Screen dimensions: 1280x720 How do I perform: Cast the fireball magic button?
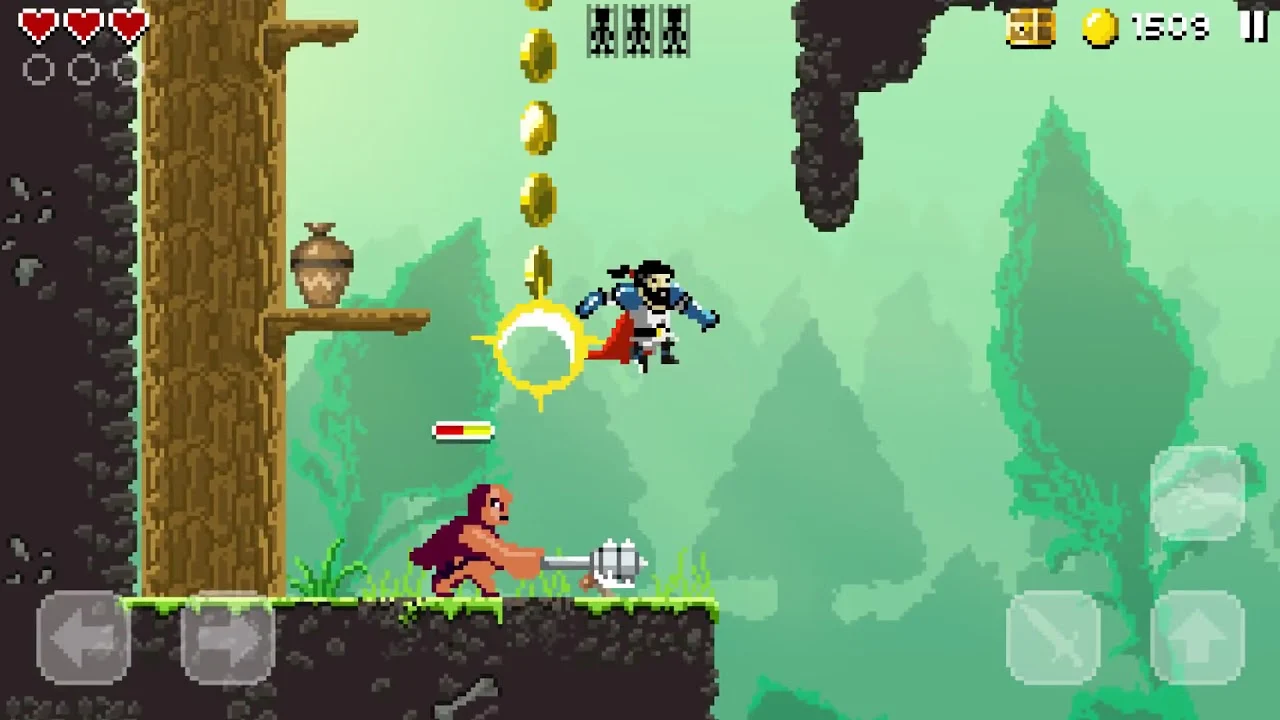point(1197,493)
